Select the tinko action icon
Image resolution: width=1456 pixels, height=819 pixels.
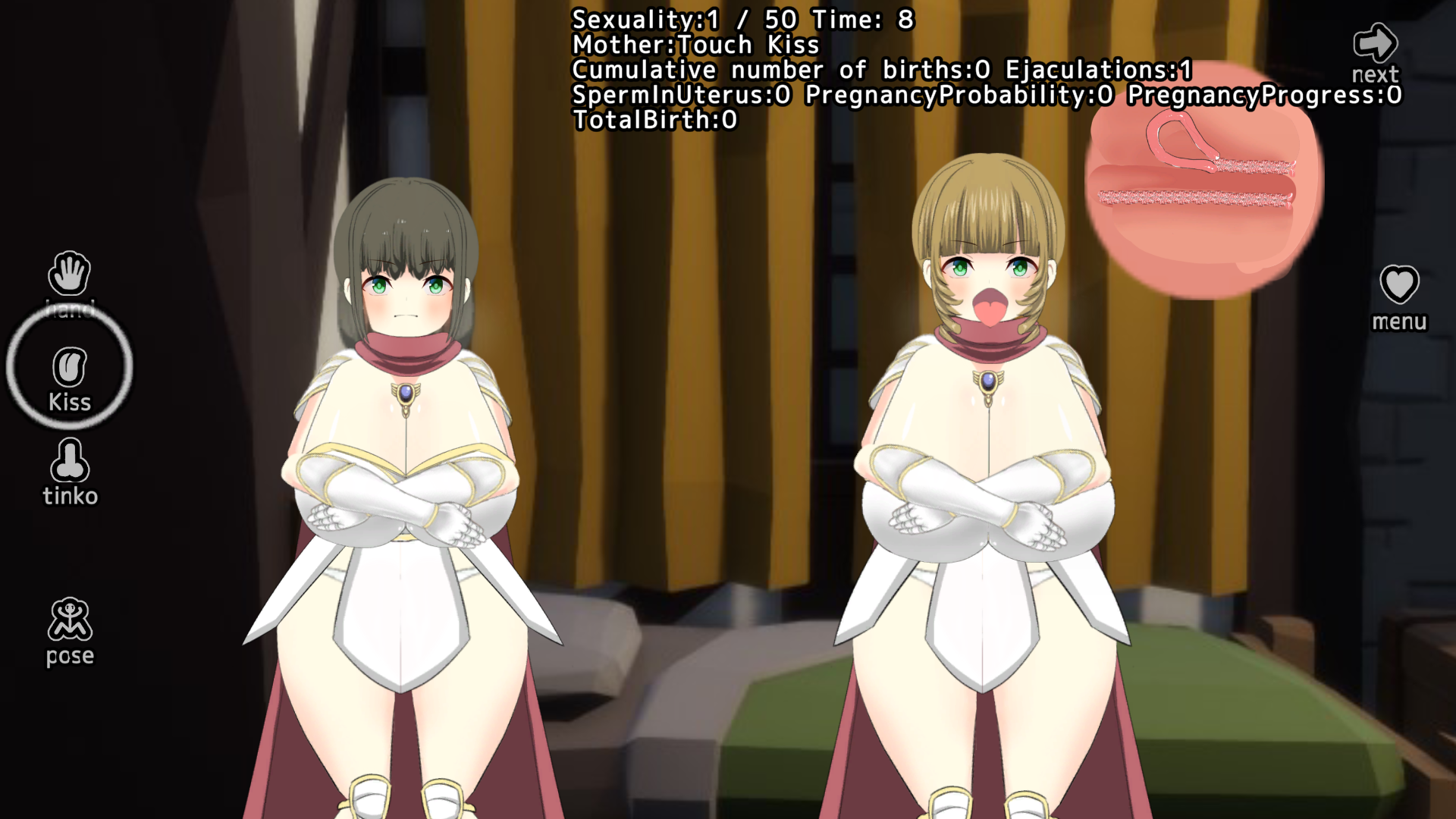[70, 462]
